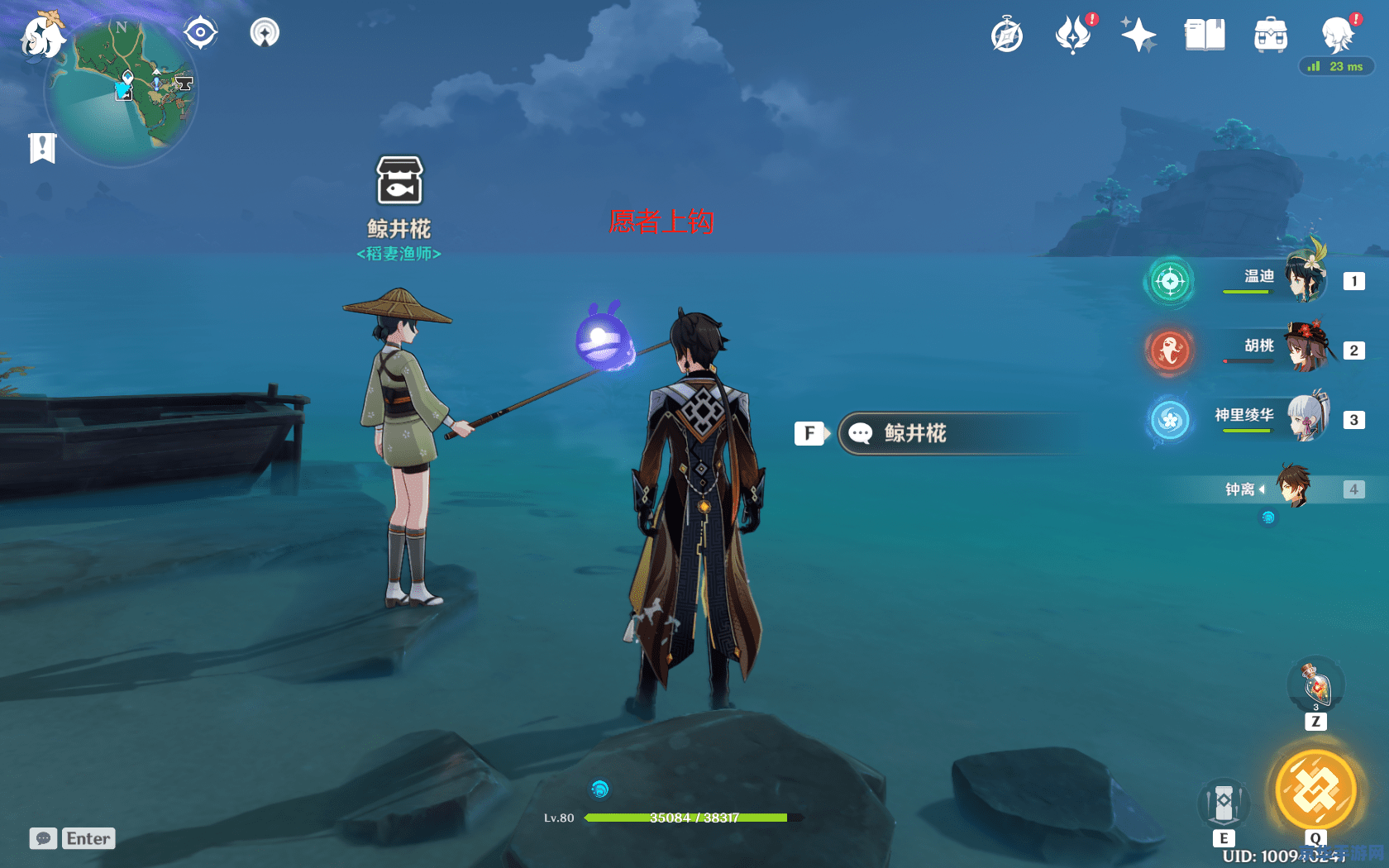Open the daily commissions wings icon
Viewport: 1389px width, 868px height.
click(x=1072, y=35)
